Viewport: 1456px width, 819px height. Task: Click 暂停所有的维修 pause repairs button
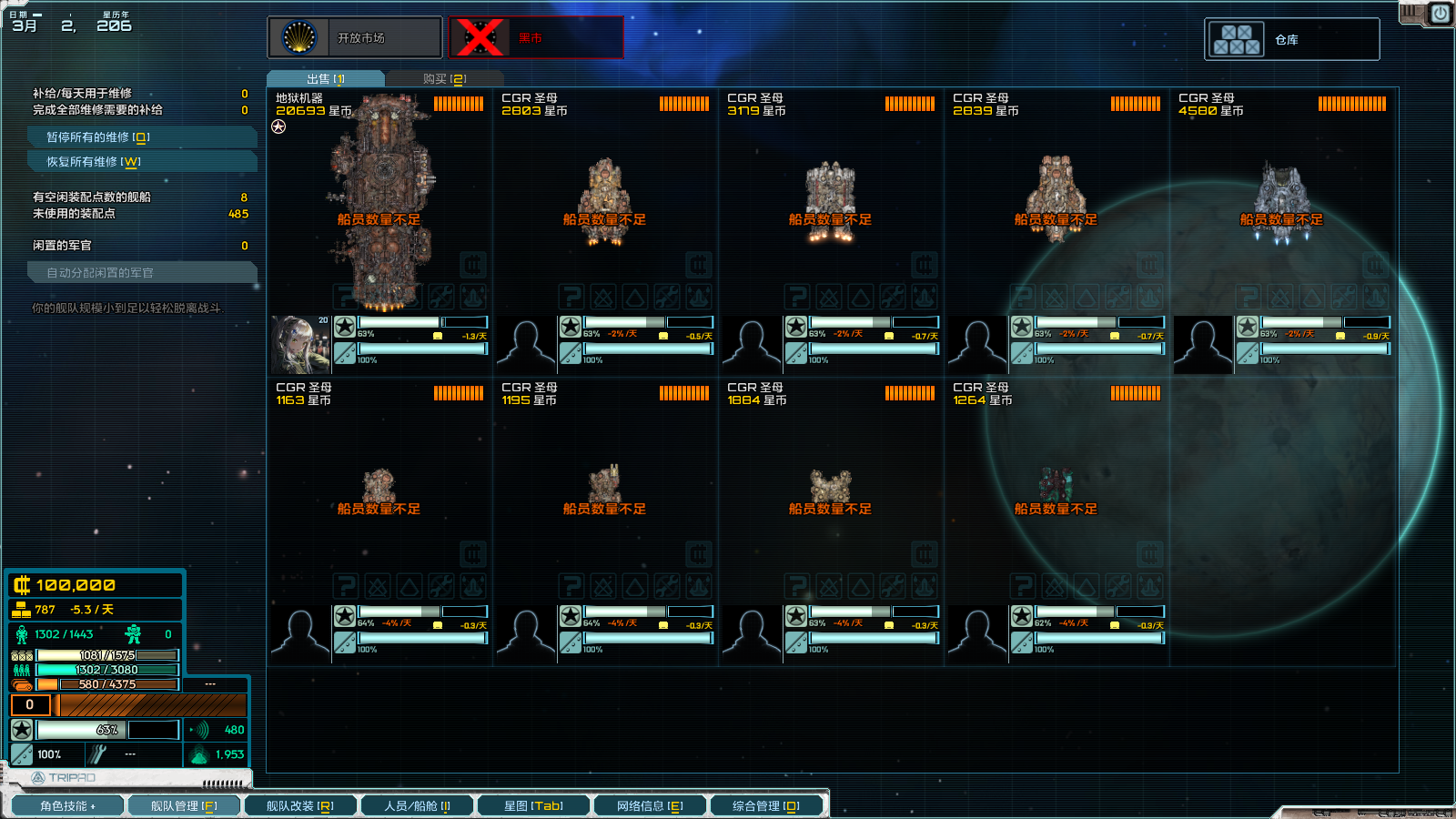coord(142,137)
